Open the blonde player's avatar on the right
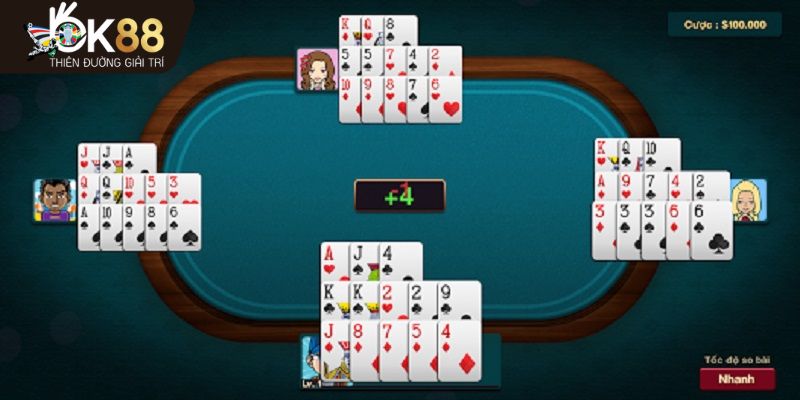The width and height of the screenshot is (800, 400). coord(747,200)
